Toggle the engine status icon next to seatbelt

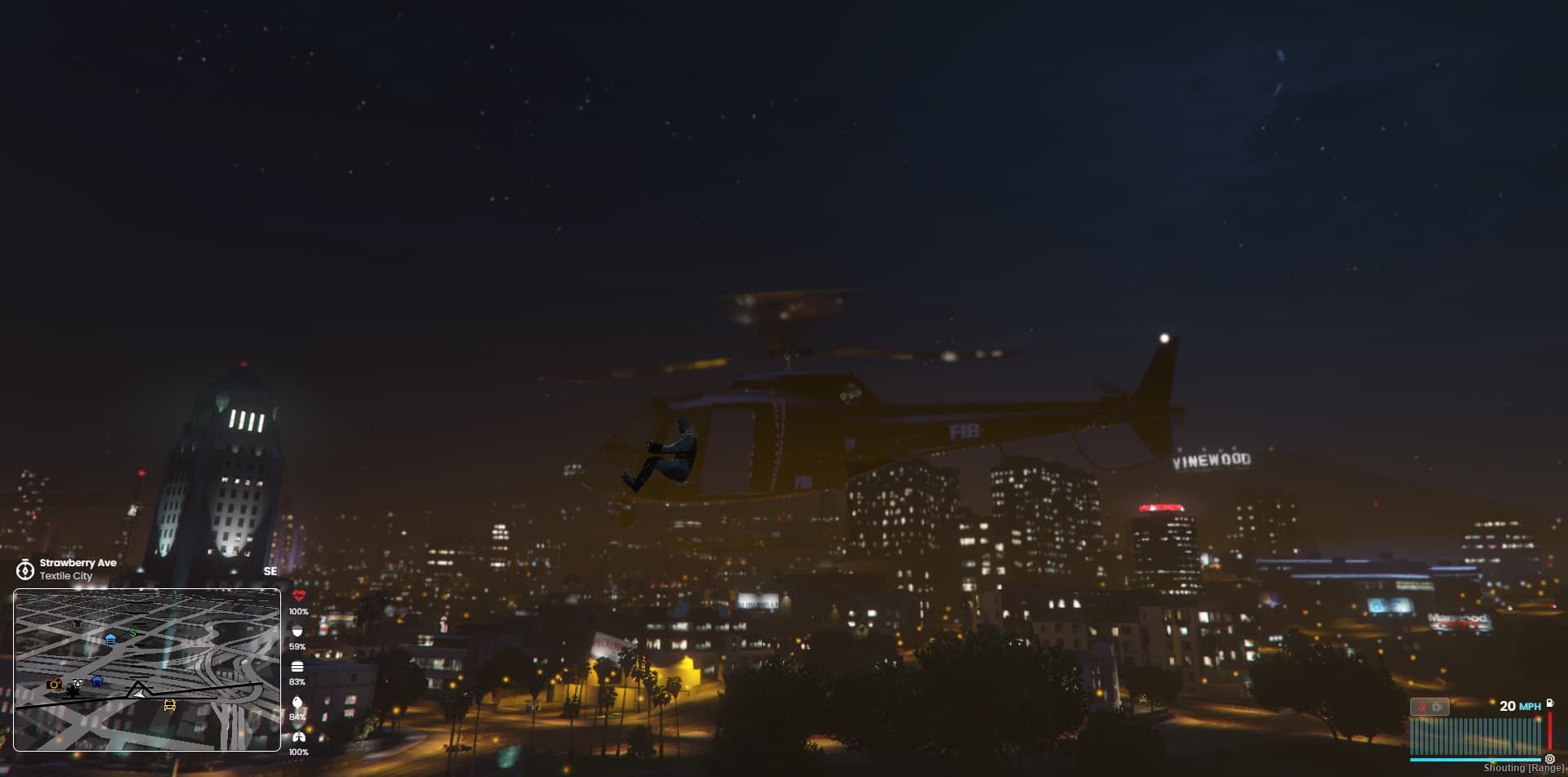(1436, 707)
